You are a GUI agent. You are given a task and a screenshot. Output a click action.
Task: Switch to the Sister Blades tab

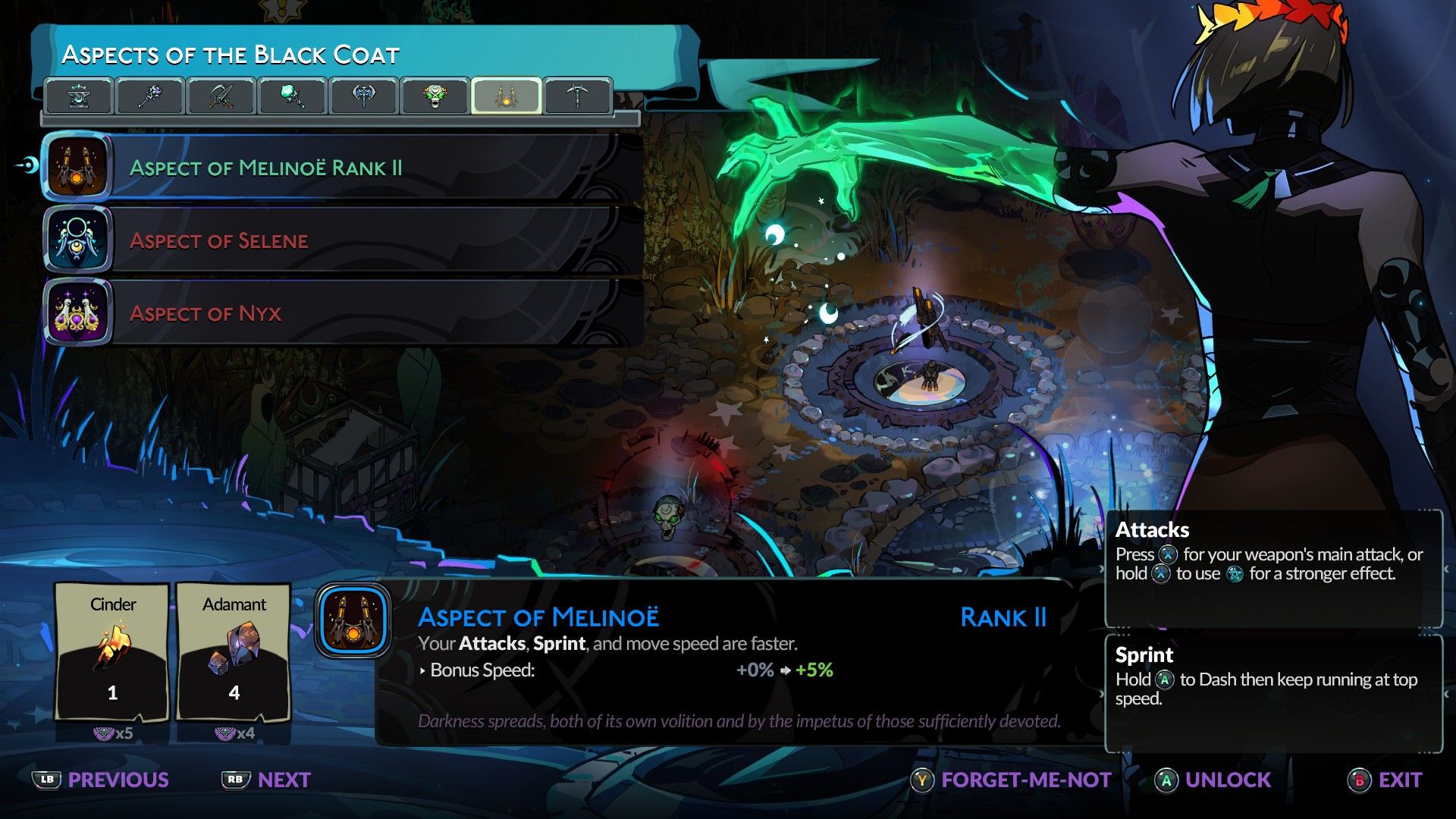[221, 96]
